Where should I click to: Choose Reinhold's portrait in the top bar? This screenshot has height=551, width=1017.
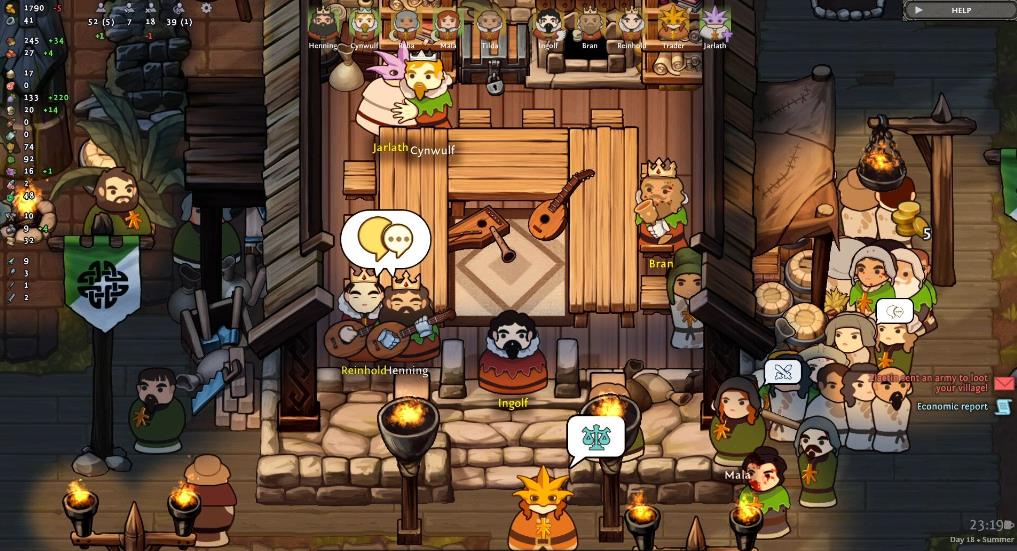pos(631,24)
